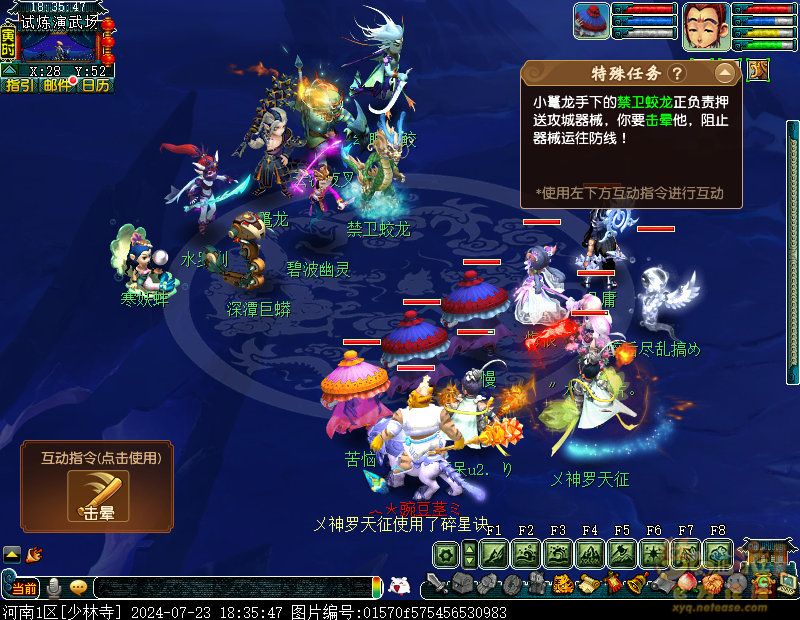This screenshot has width=800, height=620.
Task: Activate the F5 axe skill slot
Action: pyautogui.click(x=622, y=554)
